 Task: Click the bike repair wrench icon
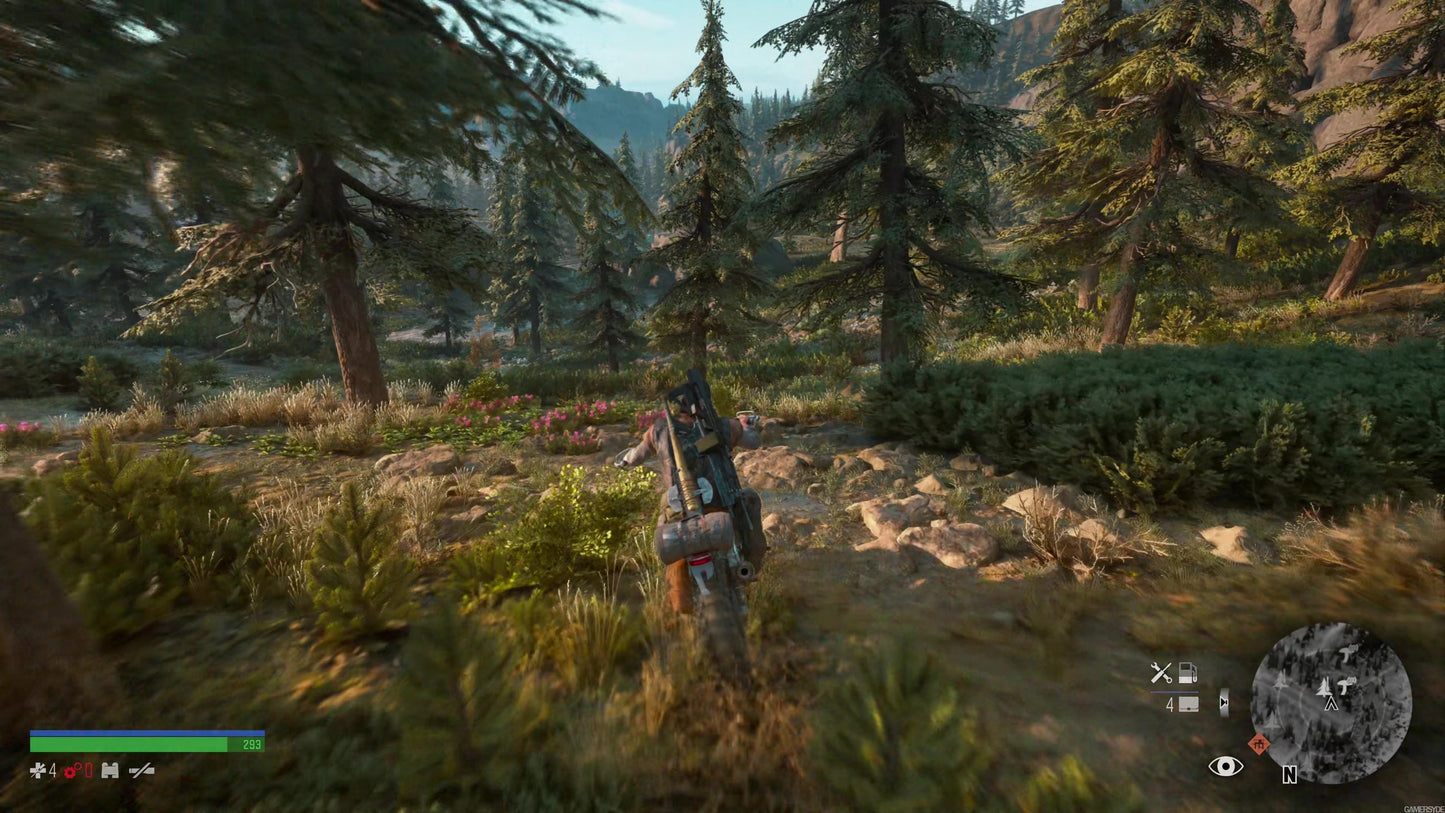tap(1161, 672)
